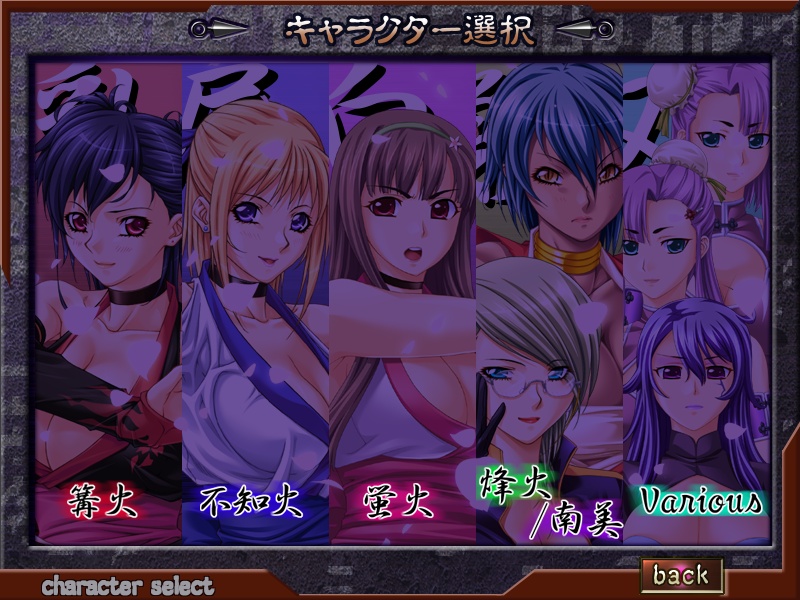Choose the 不知火 character panel
This screenshot has height=600, width=800.
coord(255,300)
